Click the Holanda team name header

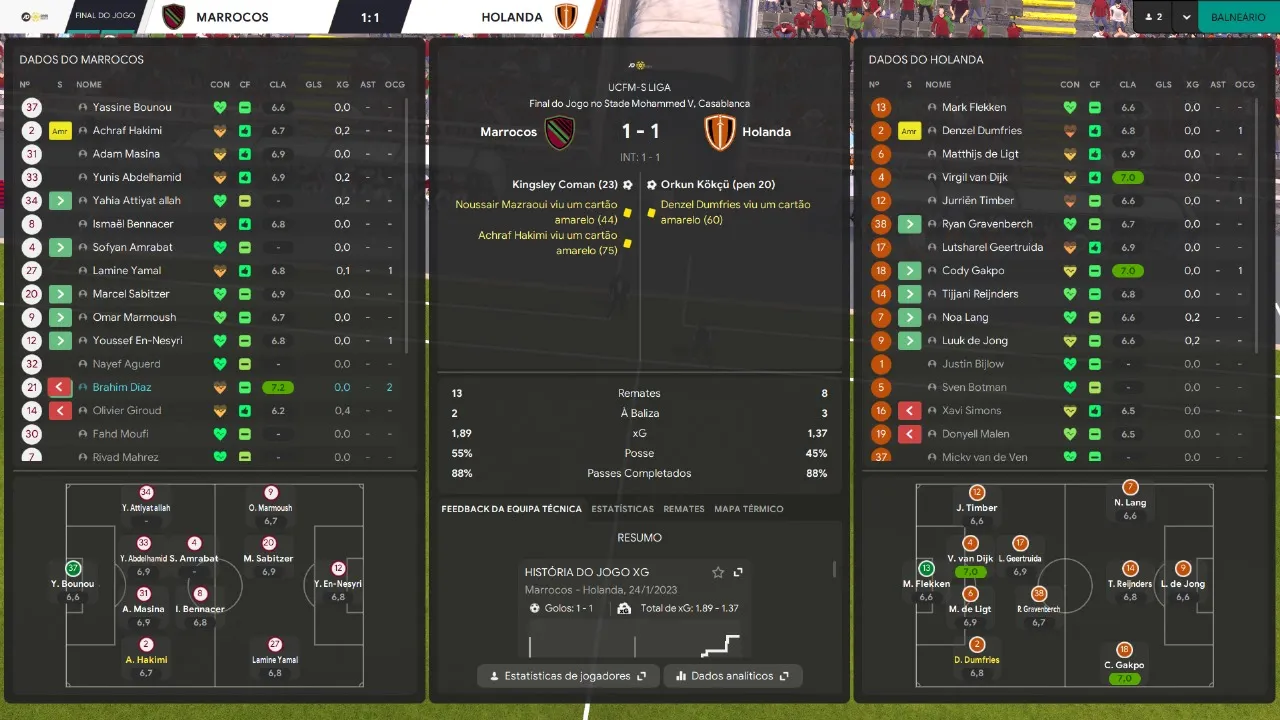512,17
